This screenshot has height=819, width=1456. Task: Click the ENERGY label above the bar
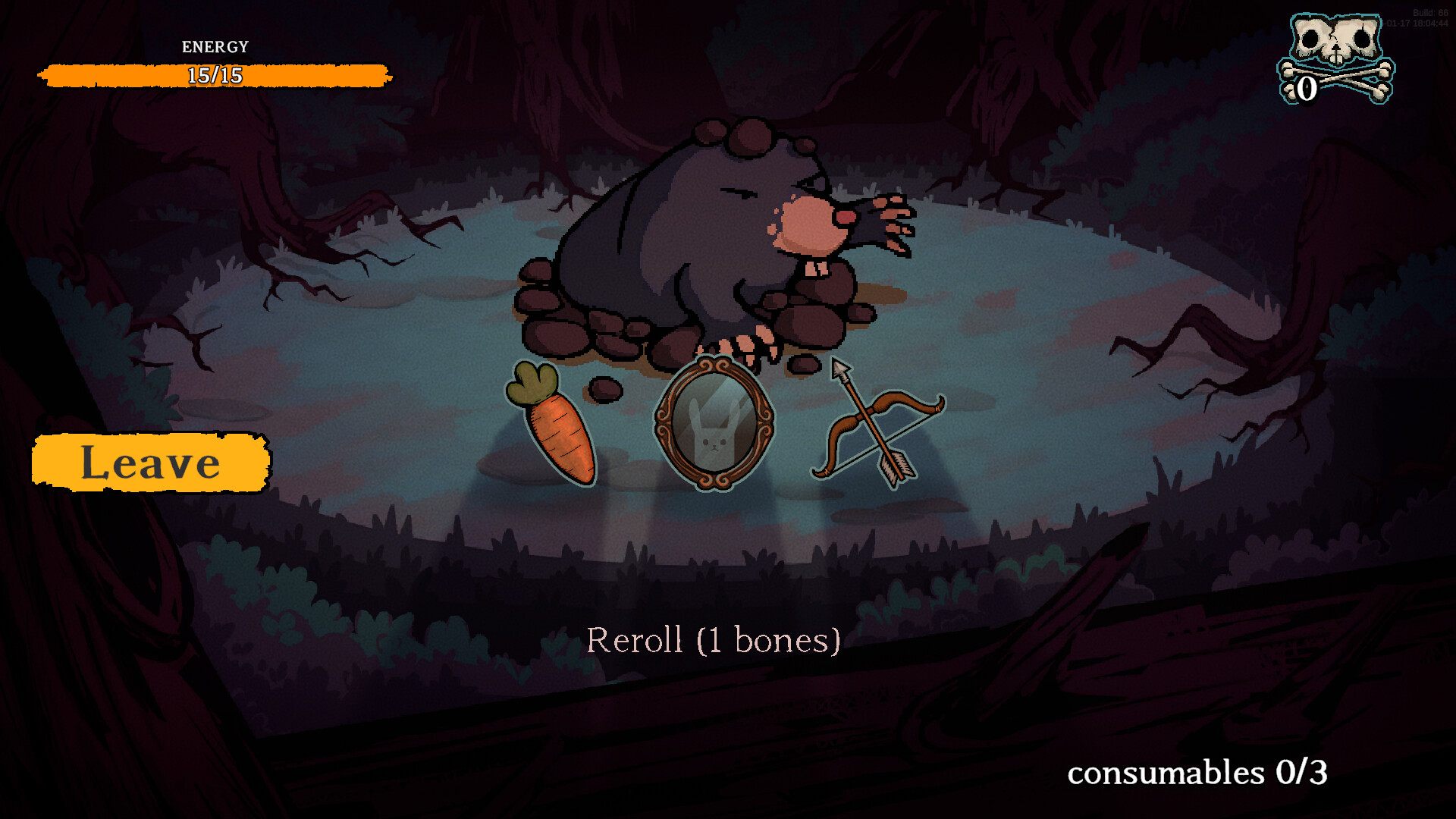pos(214,46)
